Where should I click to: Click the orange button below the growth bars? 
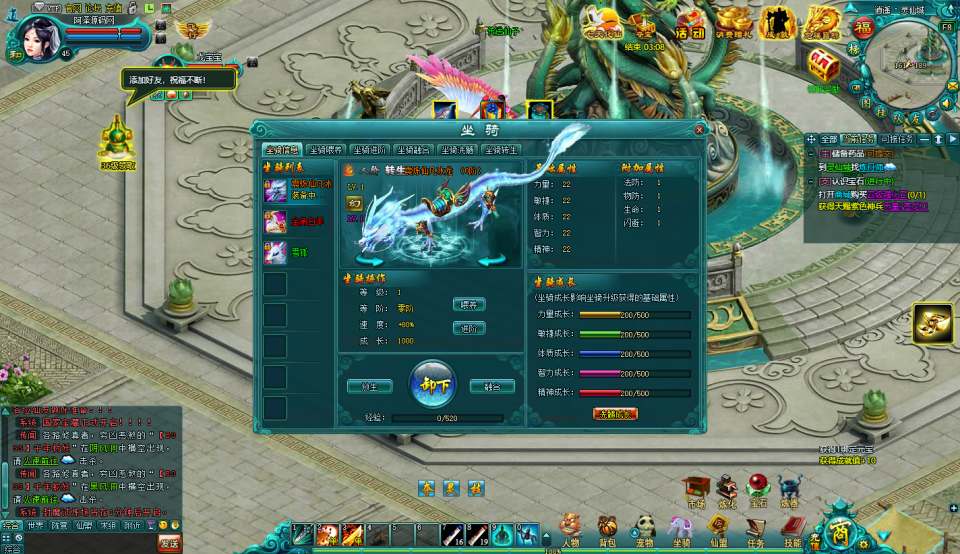(x=615, y=414)
